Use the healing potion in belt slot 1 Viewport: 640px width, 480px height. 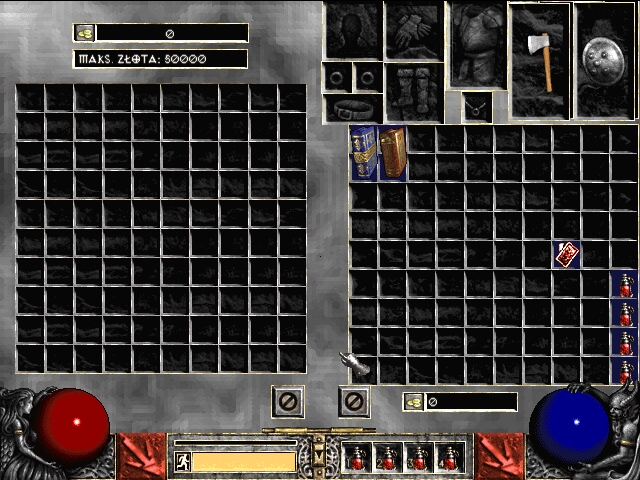click(356, 458)
